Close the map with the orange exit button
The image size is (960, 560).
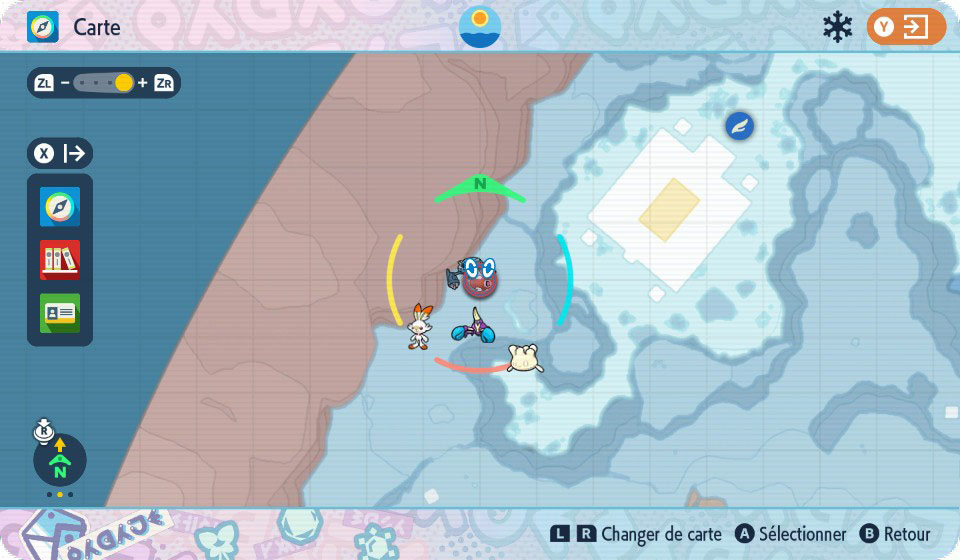(x=906, y=27)
